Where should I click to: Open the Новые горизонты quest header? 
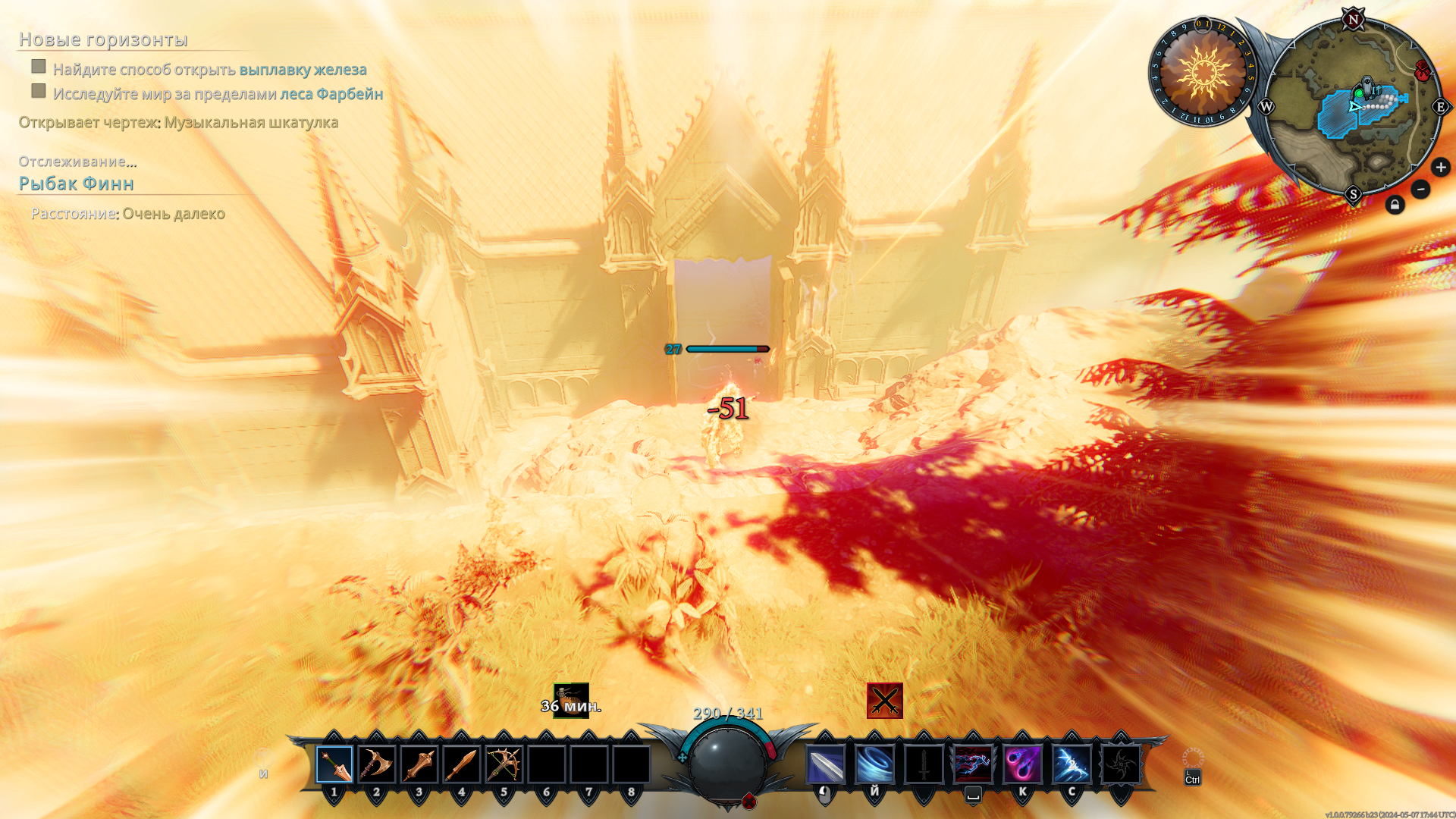click(103, 39)
